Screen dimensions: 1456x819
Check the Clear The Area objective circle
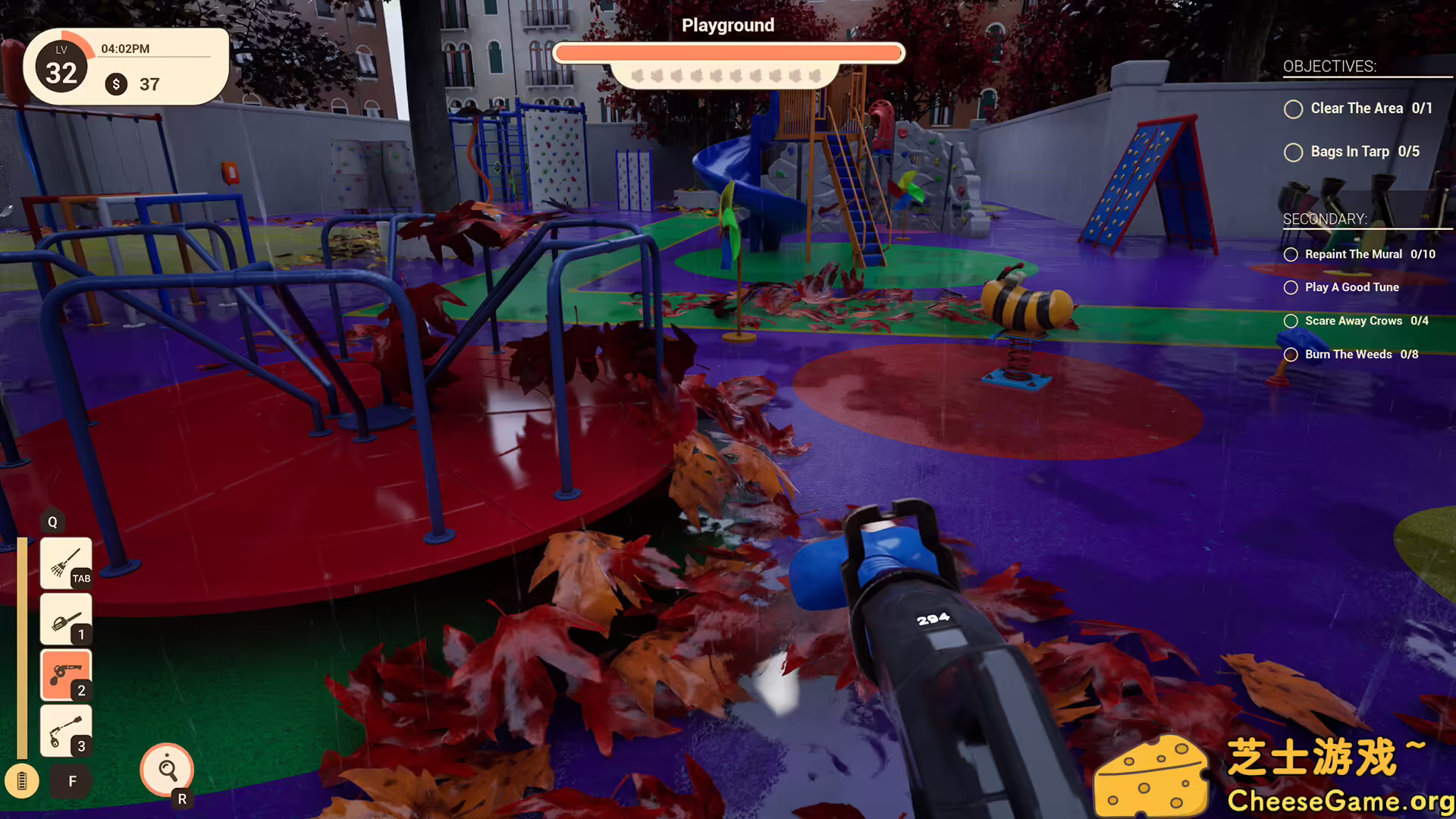pos(1293,109)
